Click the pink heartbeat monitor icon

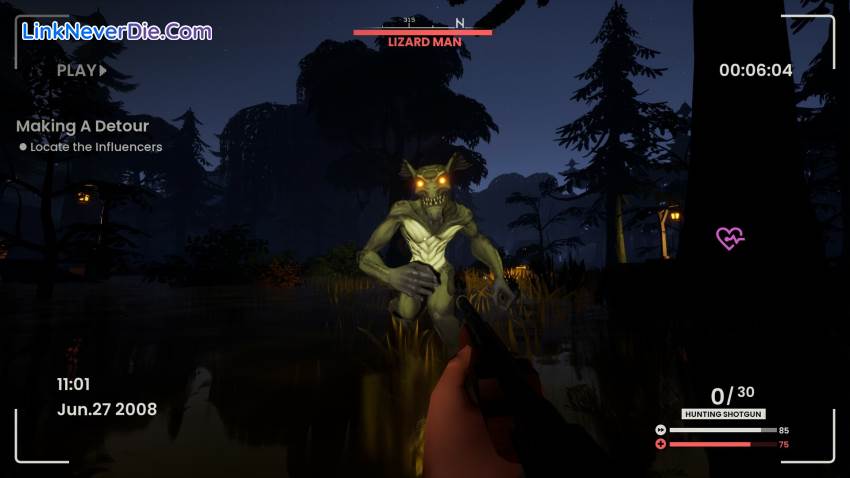(730, 238)
